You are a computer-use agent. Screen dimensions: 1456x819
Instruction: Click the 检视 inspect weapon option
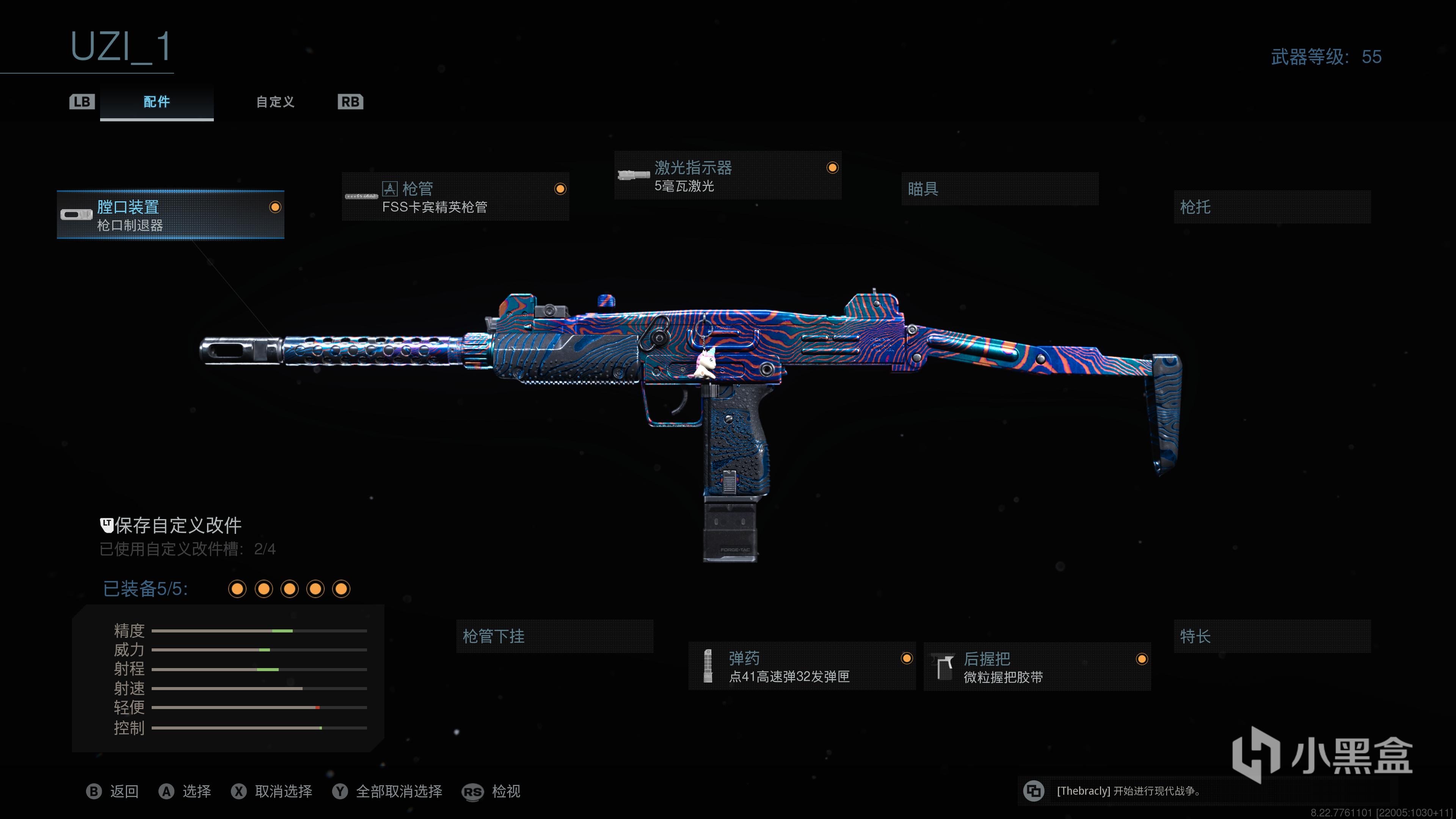pos(505,791)
